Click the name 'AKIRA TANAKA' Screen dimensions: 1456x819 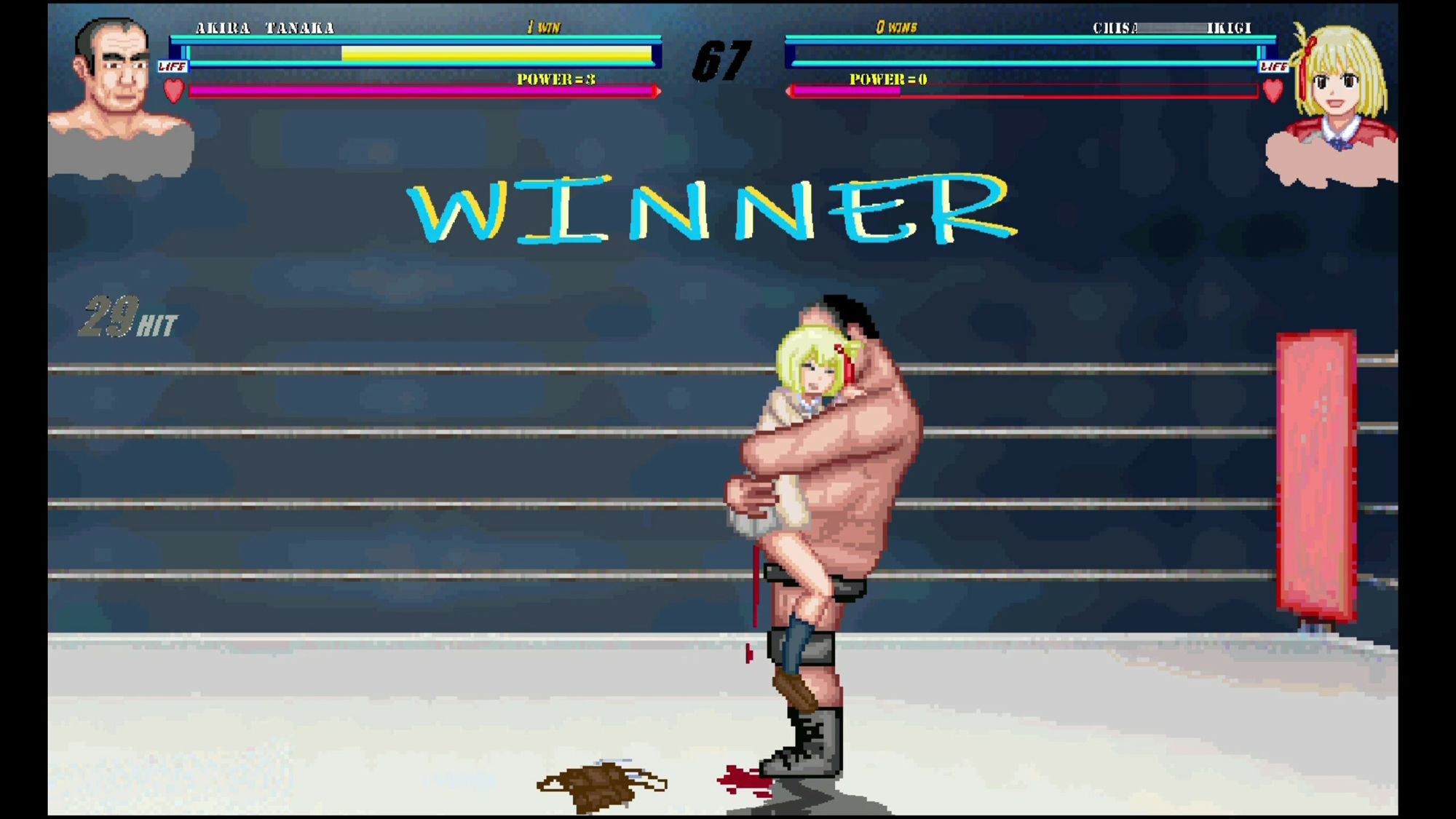click(266, 28)
